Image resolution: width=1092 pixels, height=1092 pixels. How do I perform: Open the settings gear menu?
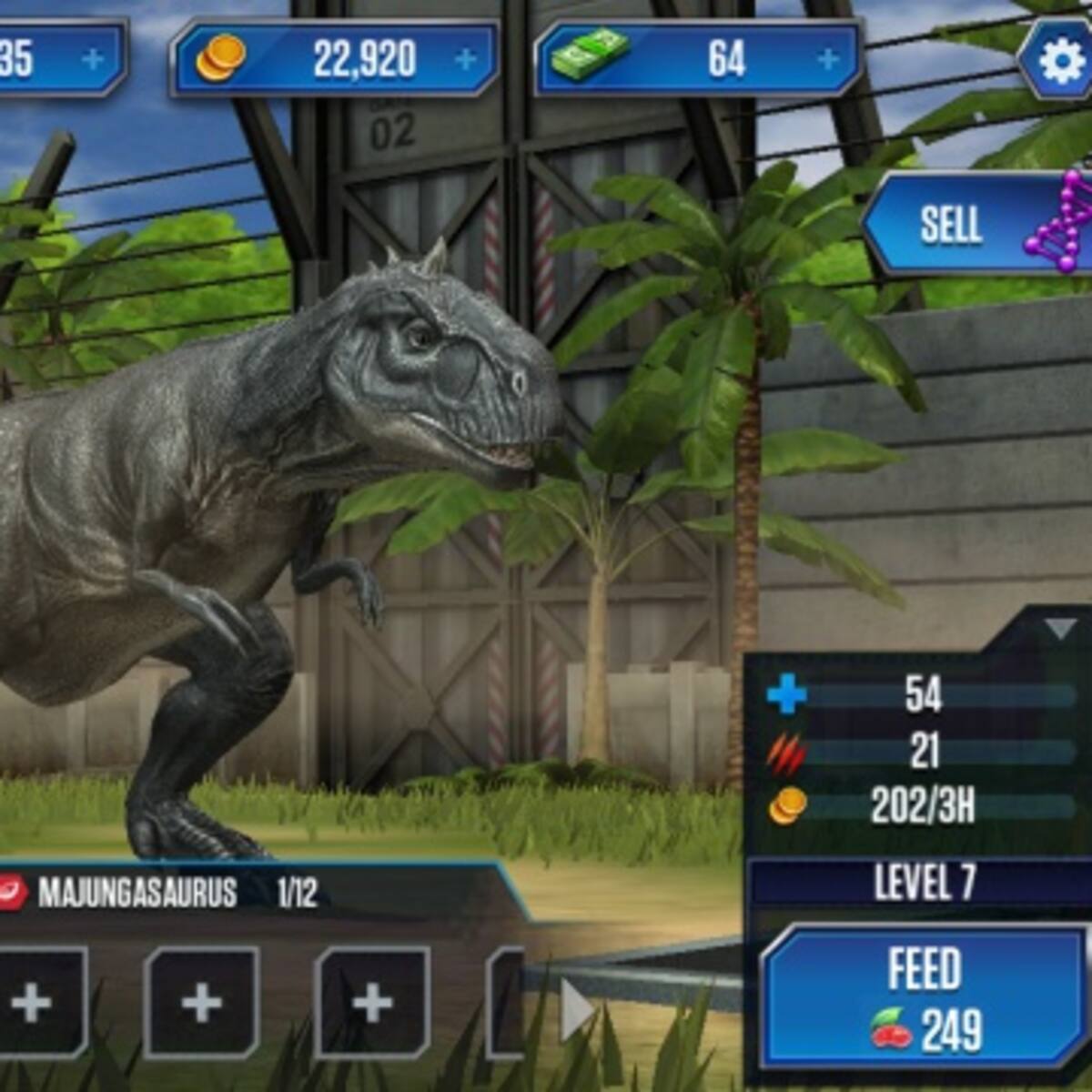pos(1058,60)
